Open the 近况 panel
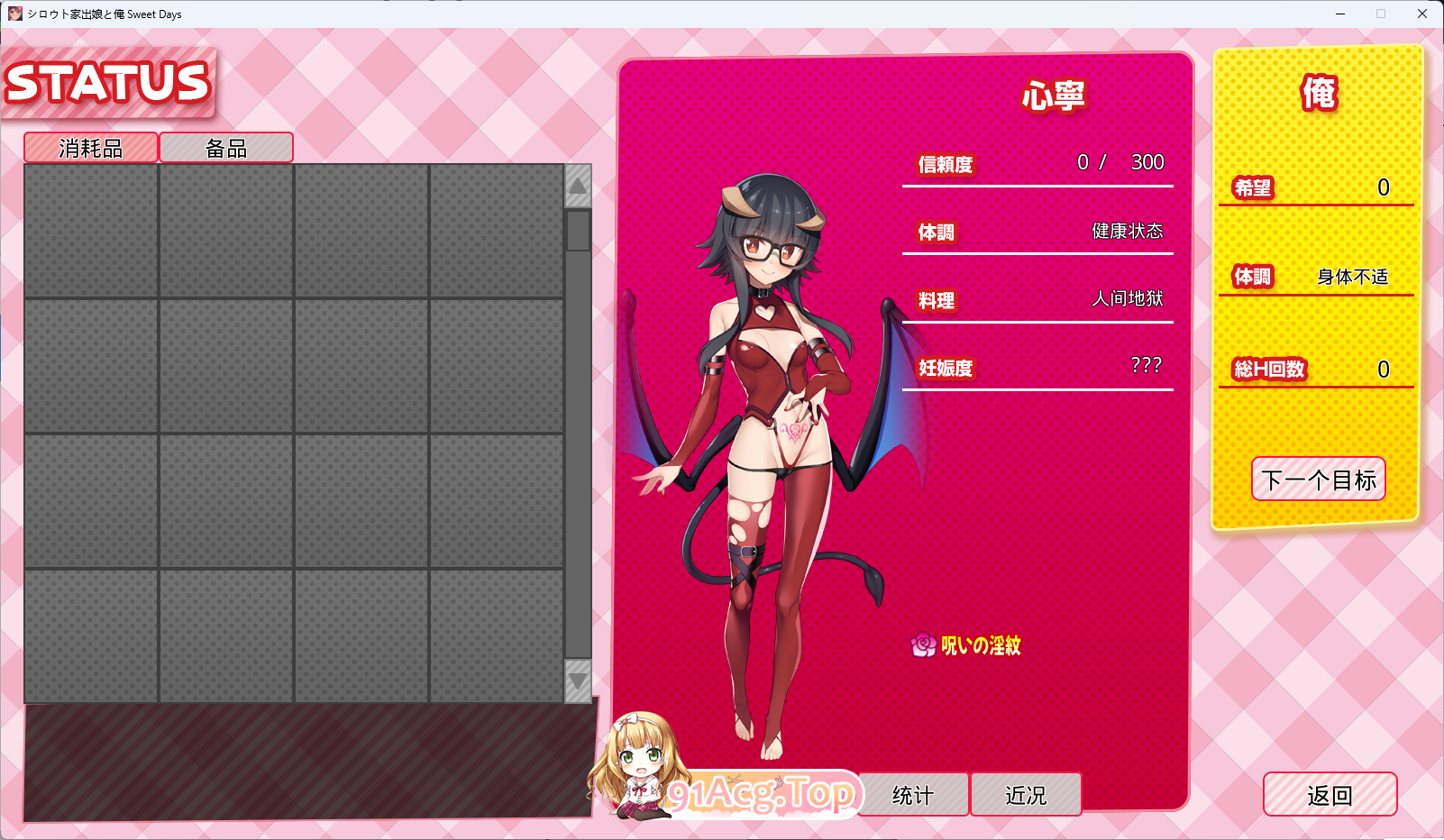Image resolution: width=1444 pixels, height=840 pixels. tap(1025, 794)
